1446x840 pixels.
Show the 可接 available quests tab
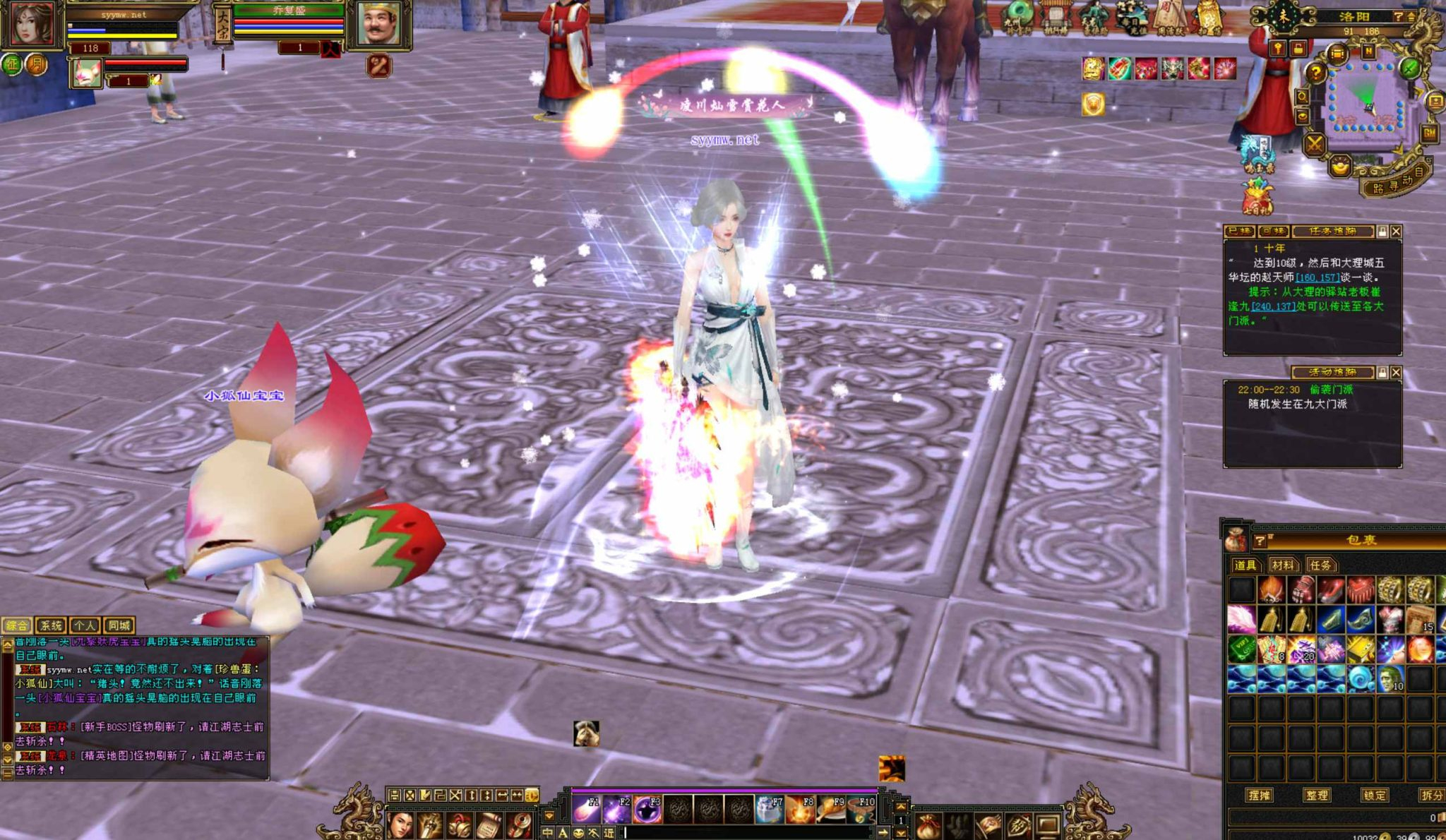click(1273, 232)
